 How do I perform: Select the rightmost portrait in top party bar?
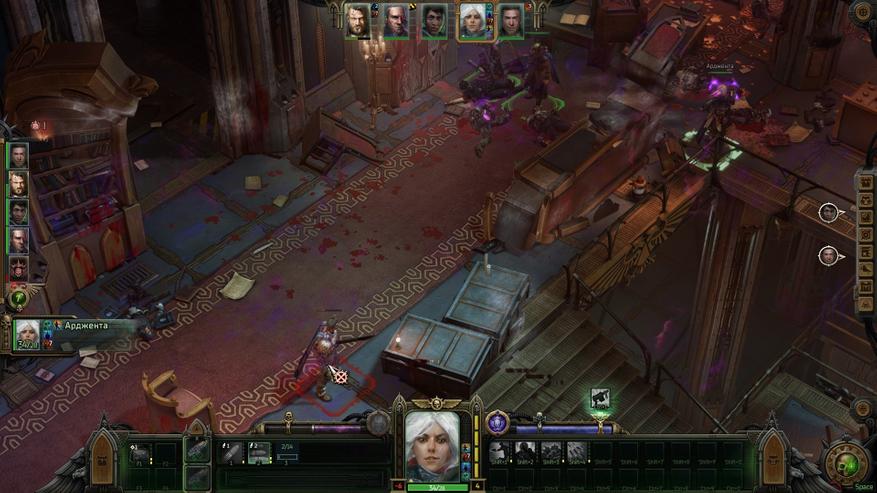point(511,21)
